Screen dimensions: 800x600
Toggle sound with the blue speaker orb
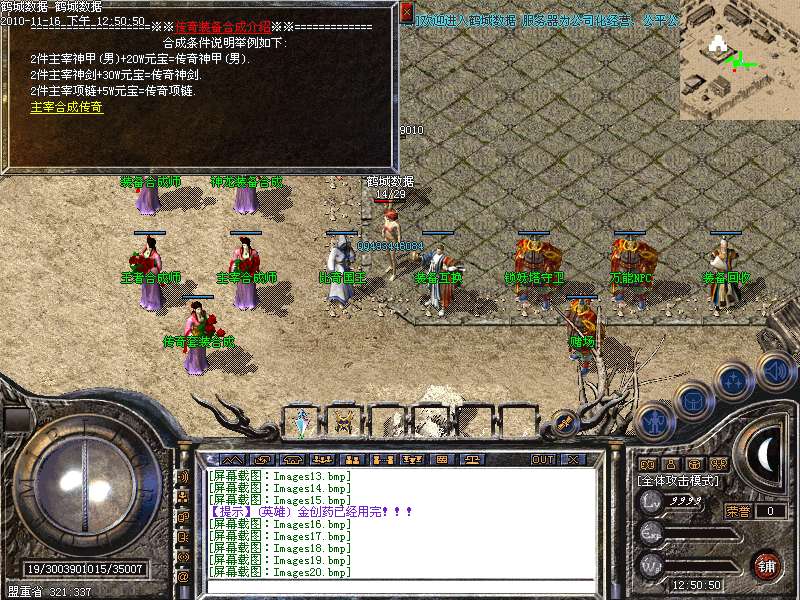click(x=775, y=369)
